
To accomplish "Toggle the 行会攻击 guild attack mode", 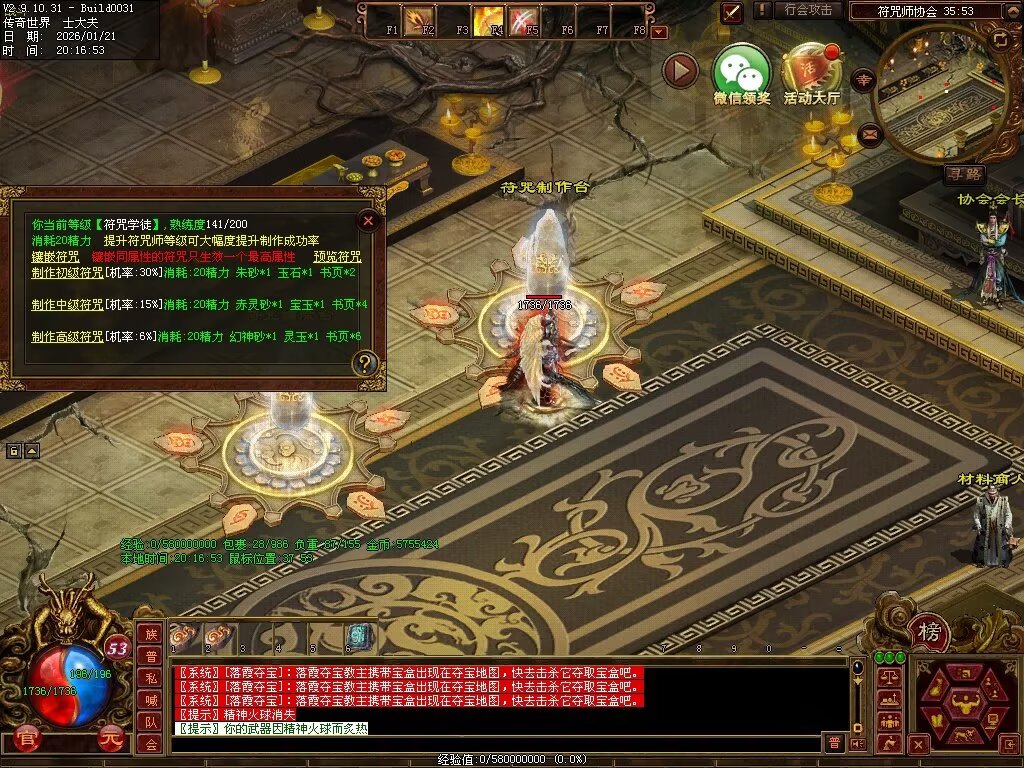I will tap(808, 10).
